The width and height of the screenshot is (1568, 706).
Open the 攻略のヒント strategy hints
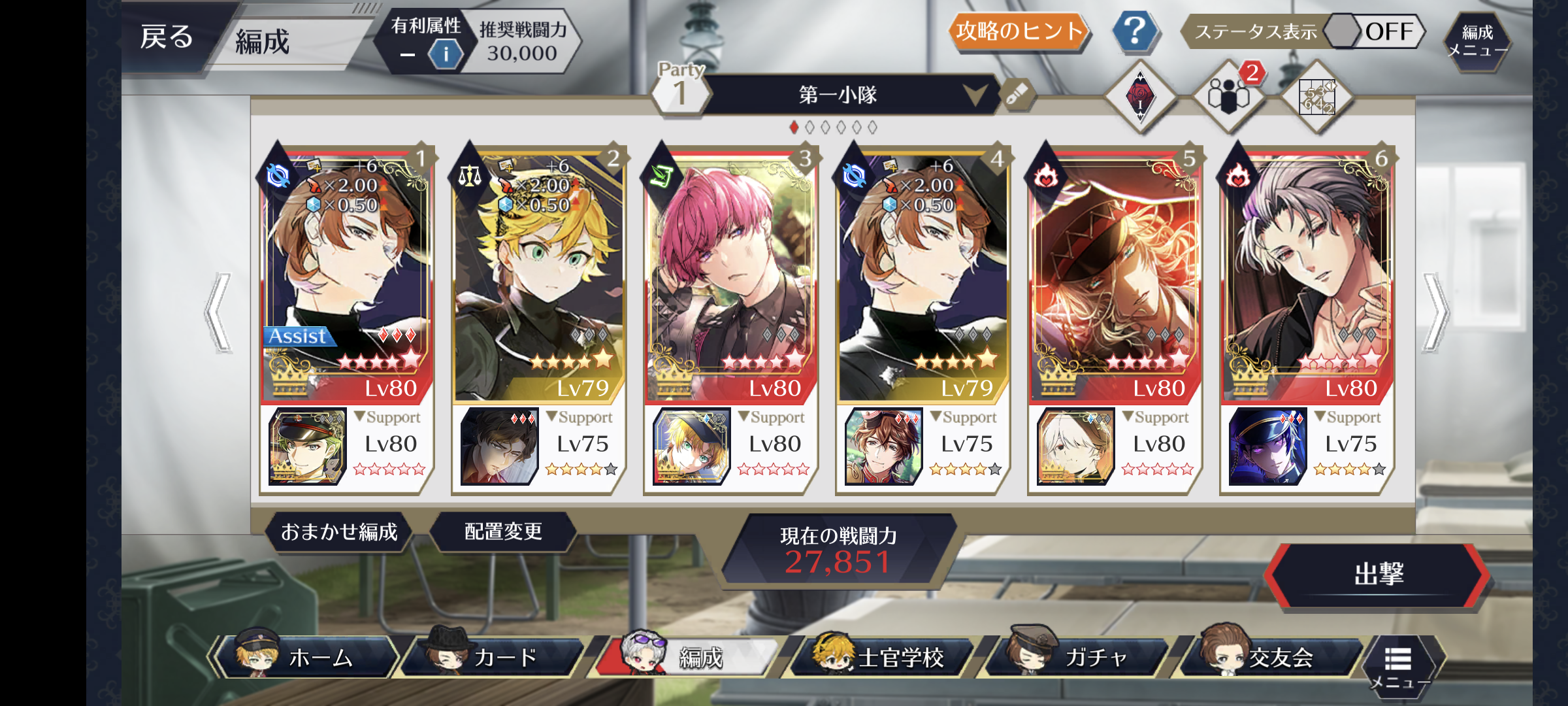pyautogui.click(x=1018, y=31)
